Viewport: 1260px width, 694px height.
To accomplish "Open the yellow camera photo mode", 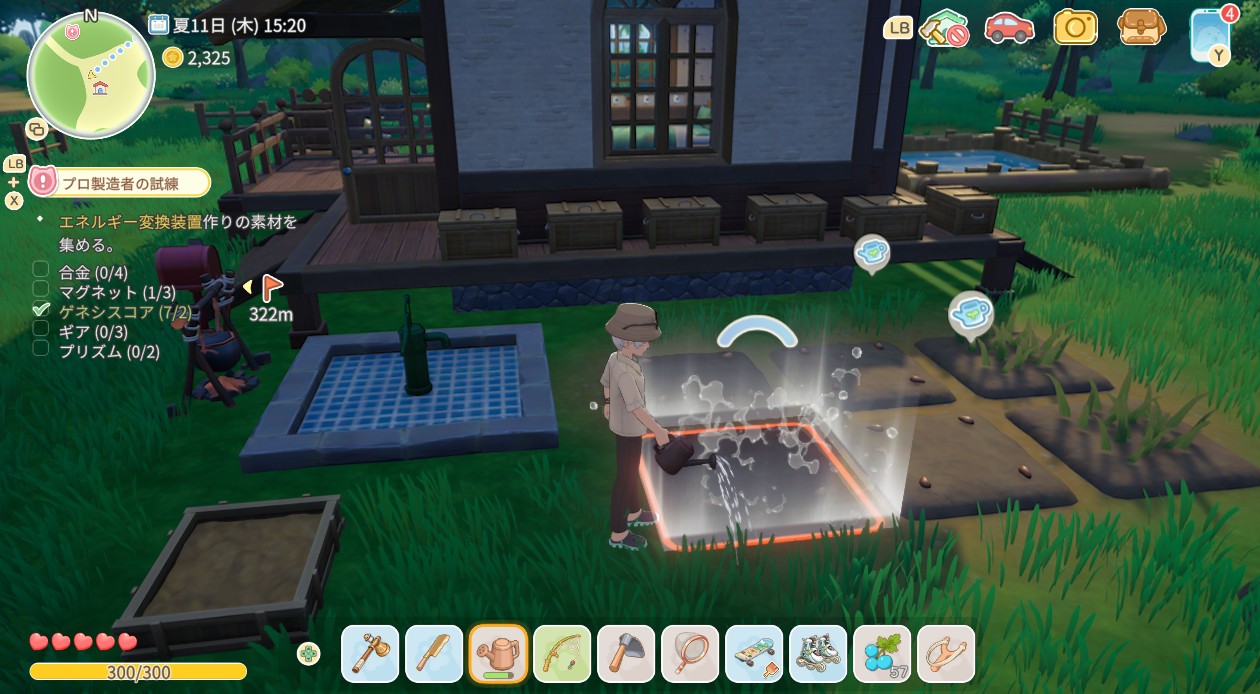I will coord(1075,28).
